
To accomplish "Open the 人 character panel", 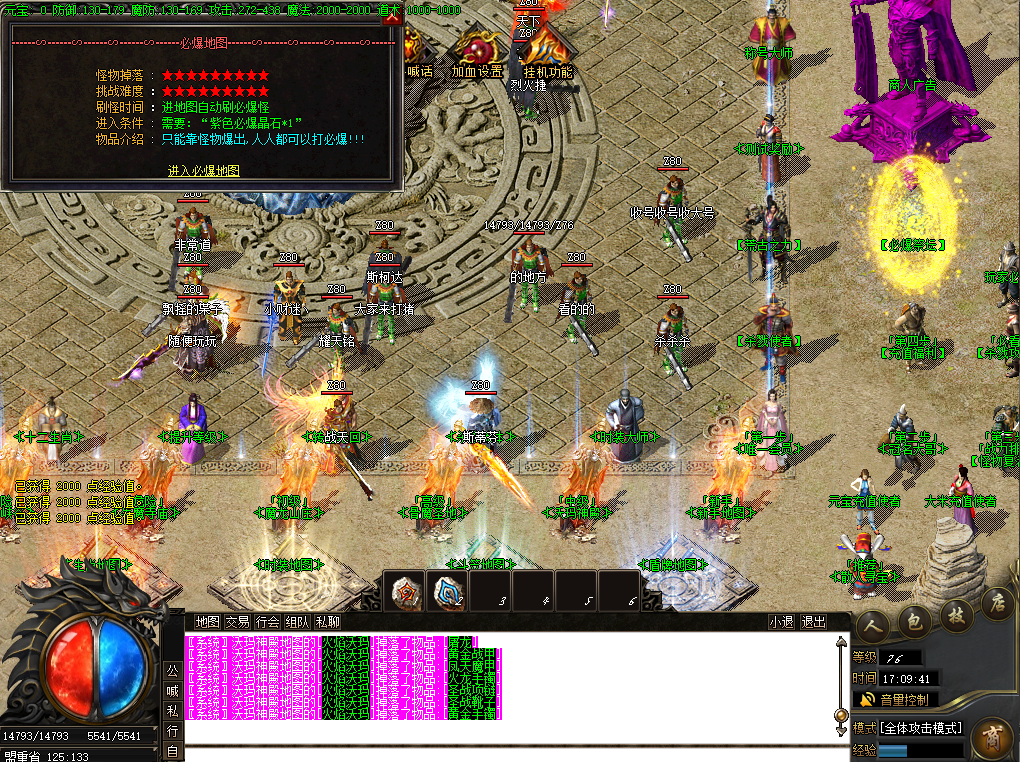I will pyautogui.click(x=872, y=622).
